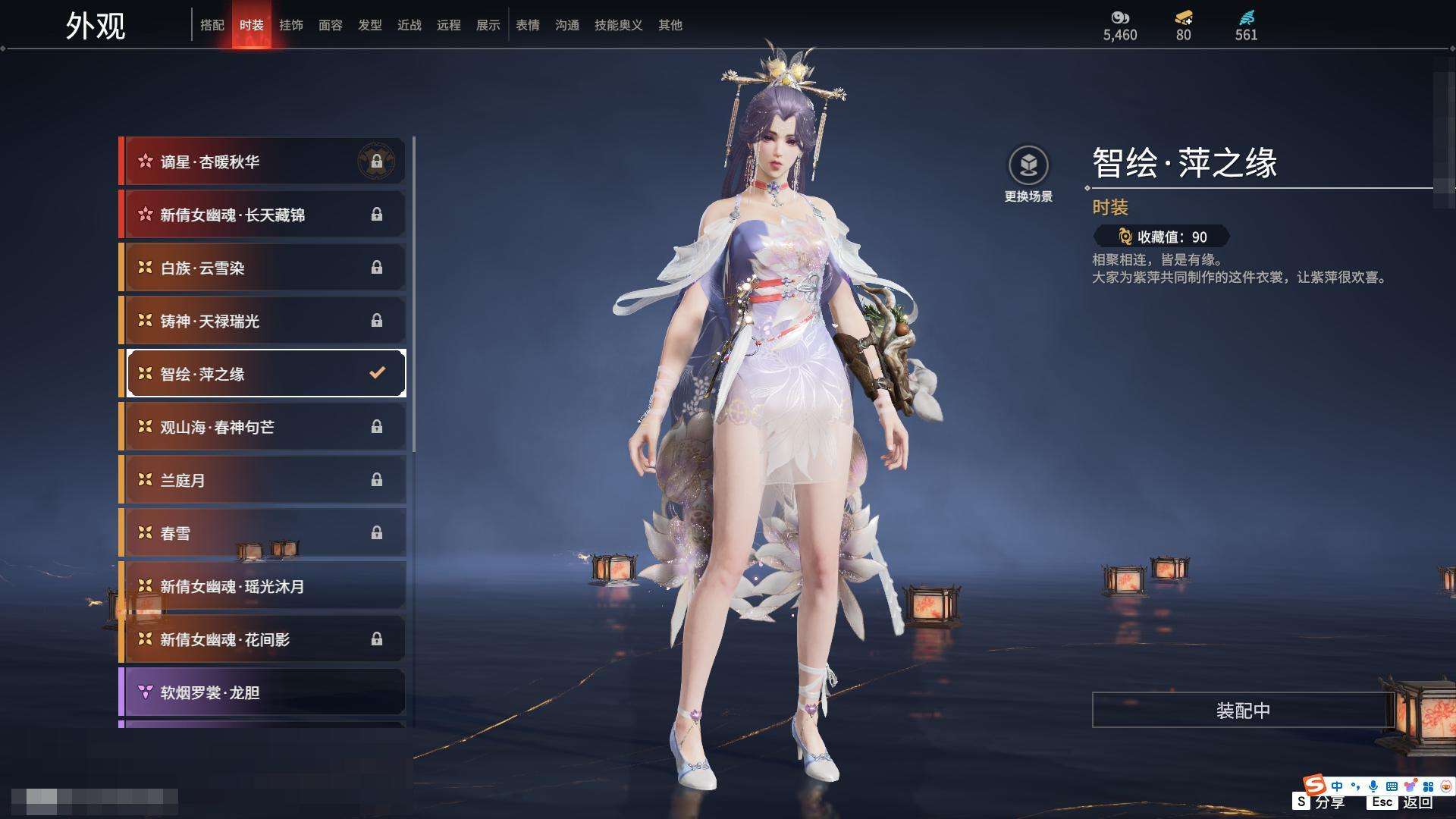Viewport: 1456px width, 819px height.
Task: Open the 近战 melee tab
Action: (x=409, y=25)
